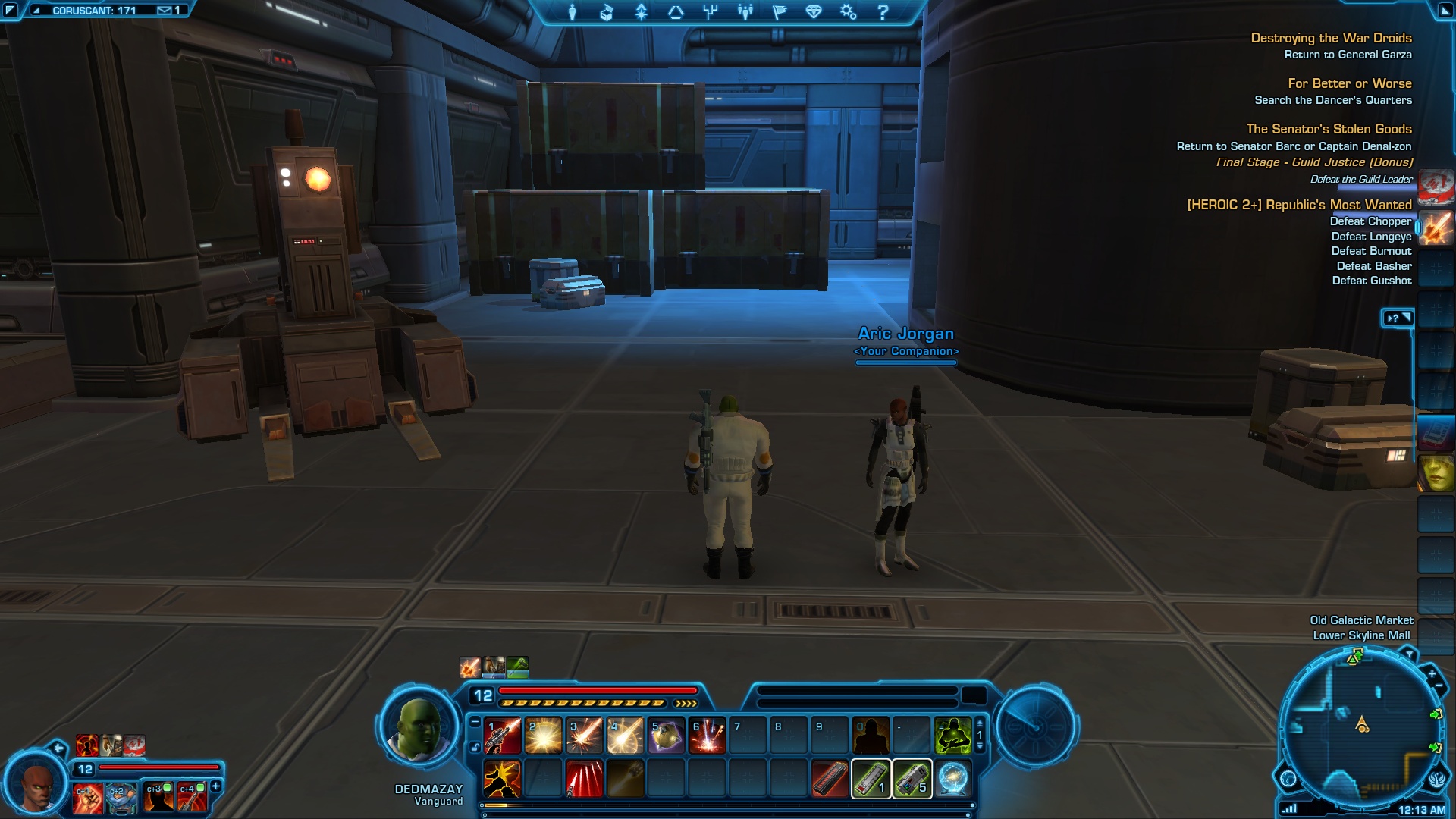Screen dimensions: 1456x819
Task: Use the medpac item with count 5
Action: coord(912,779)
